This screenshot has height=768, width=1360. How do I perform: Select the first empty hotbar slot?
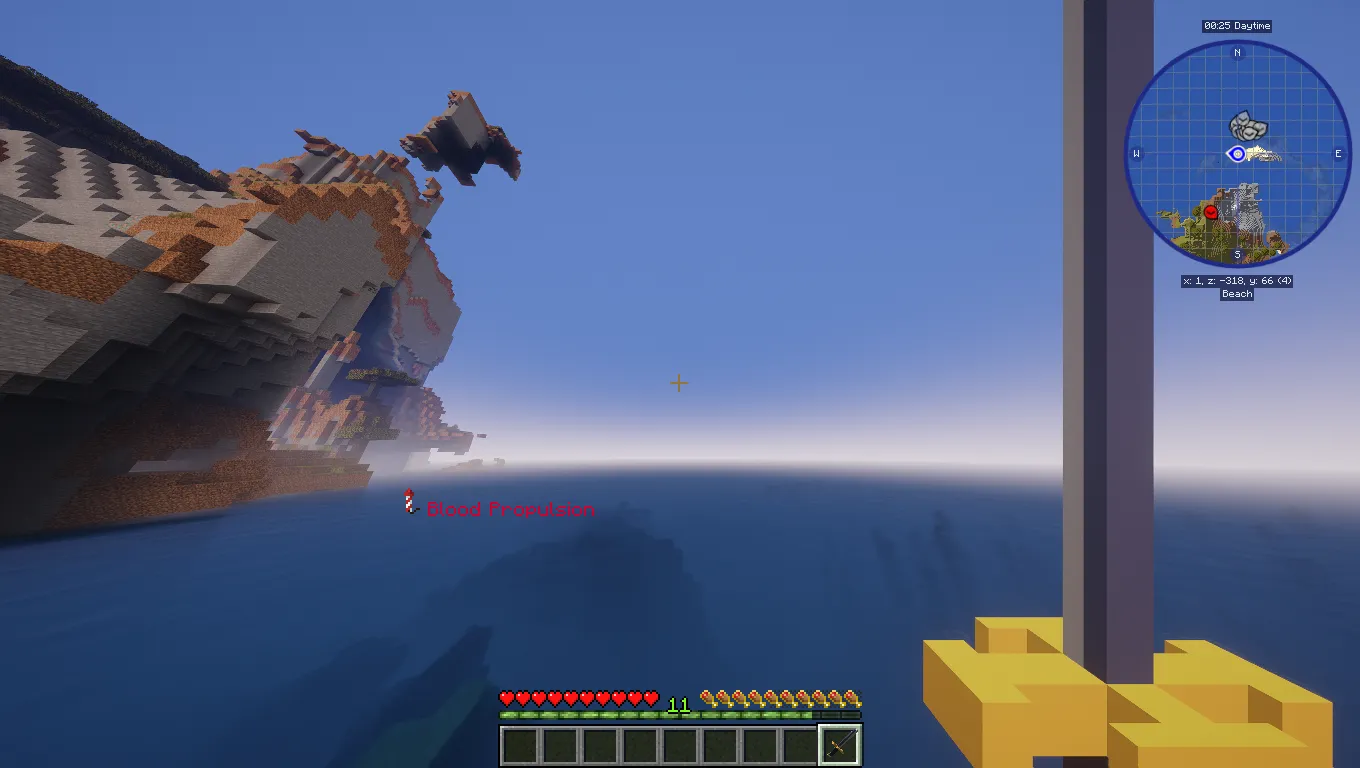(519, 744)
